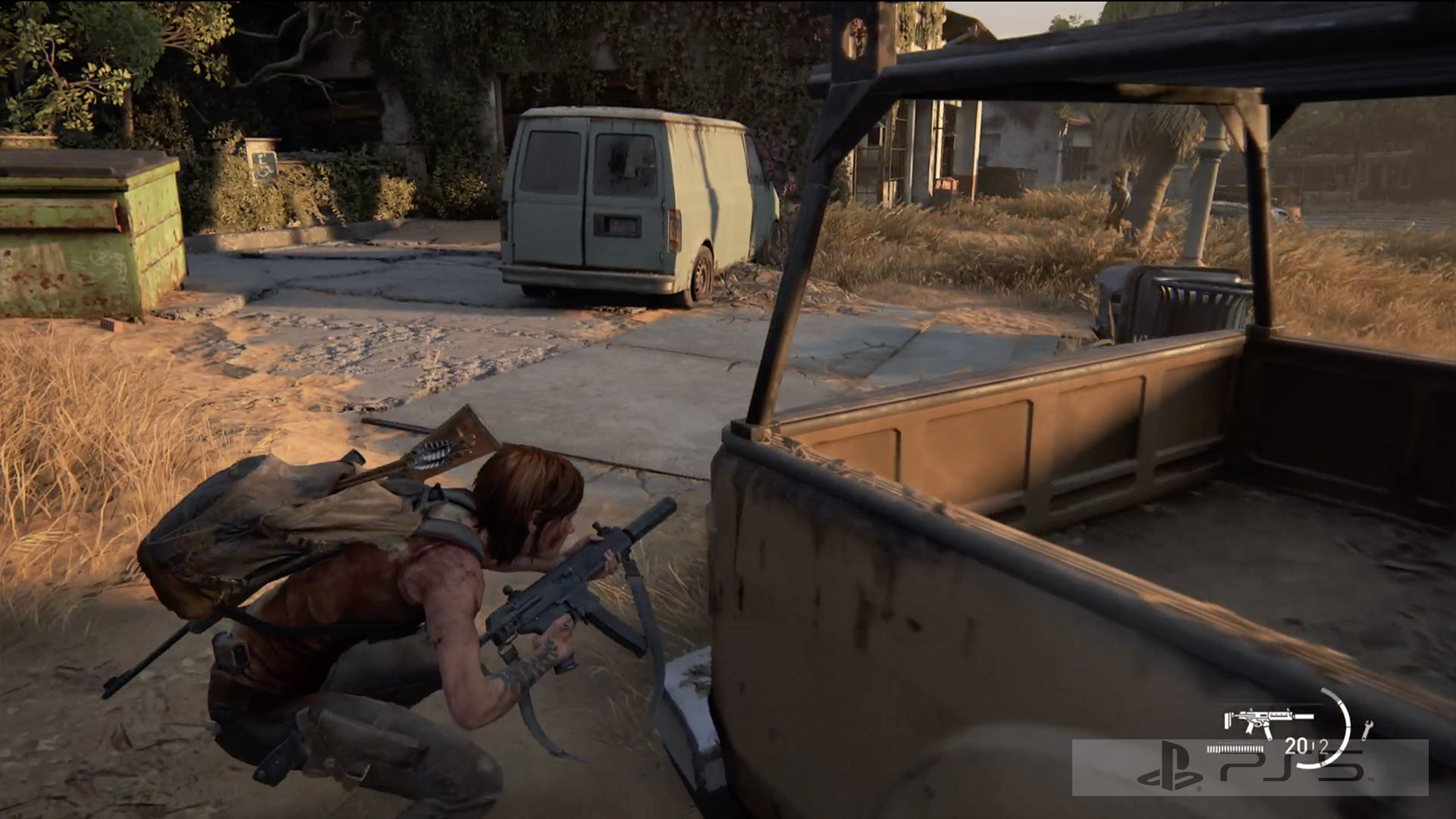The width and height of the screenshot is (1456, 819).
Task: Click the PS5 logo watermark
Action: [1250, 771]
